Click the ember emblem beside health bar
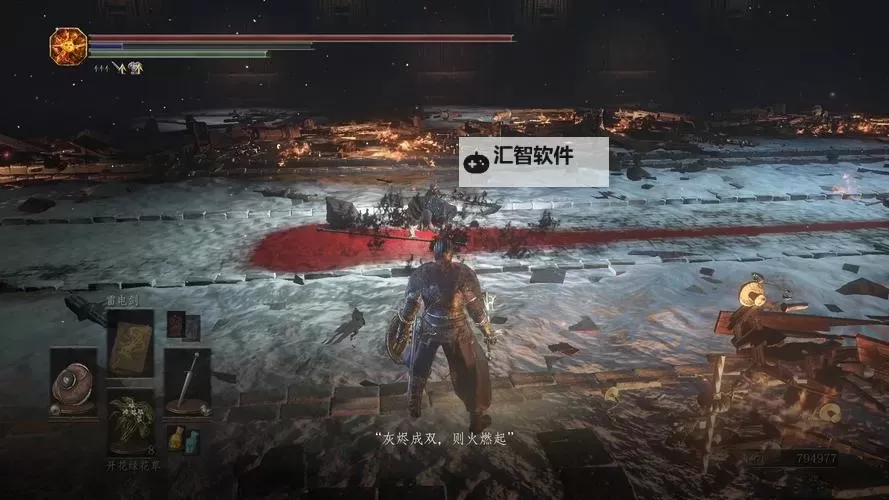This screenshot has width=889, height=500. point(68,44)
